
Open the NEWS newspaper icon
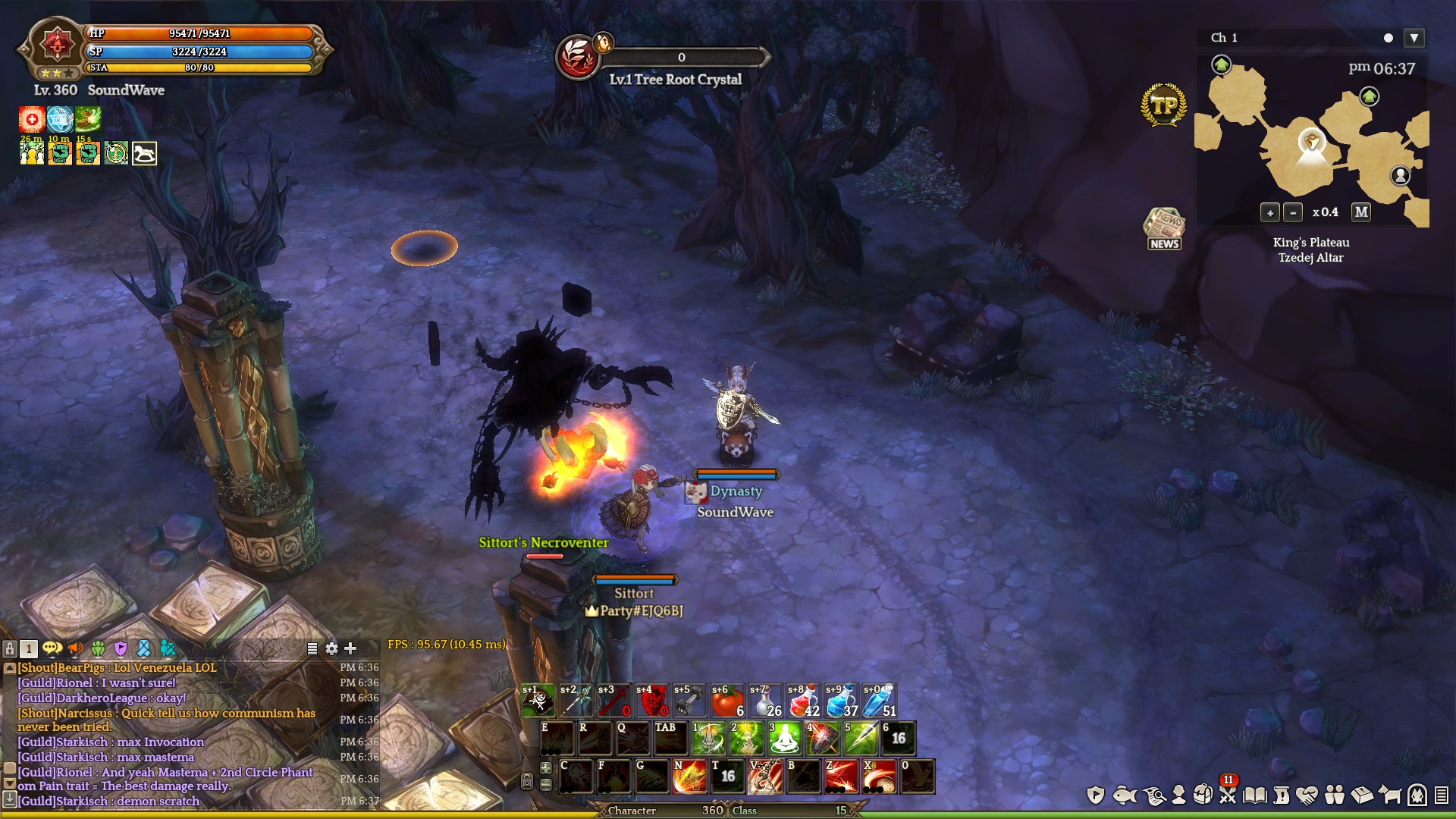1164,228
